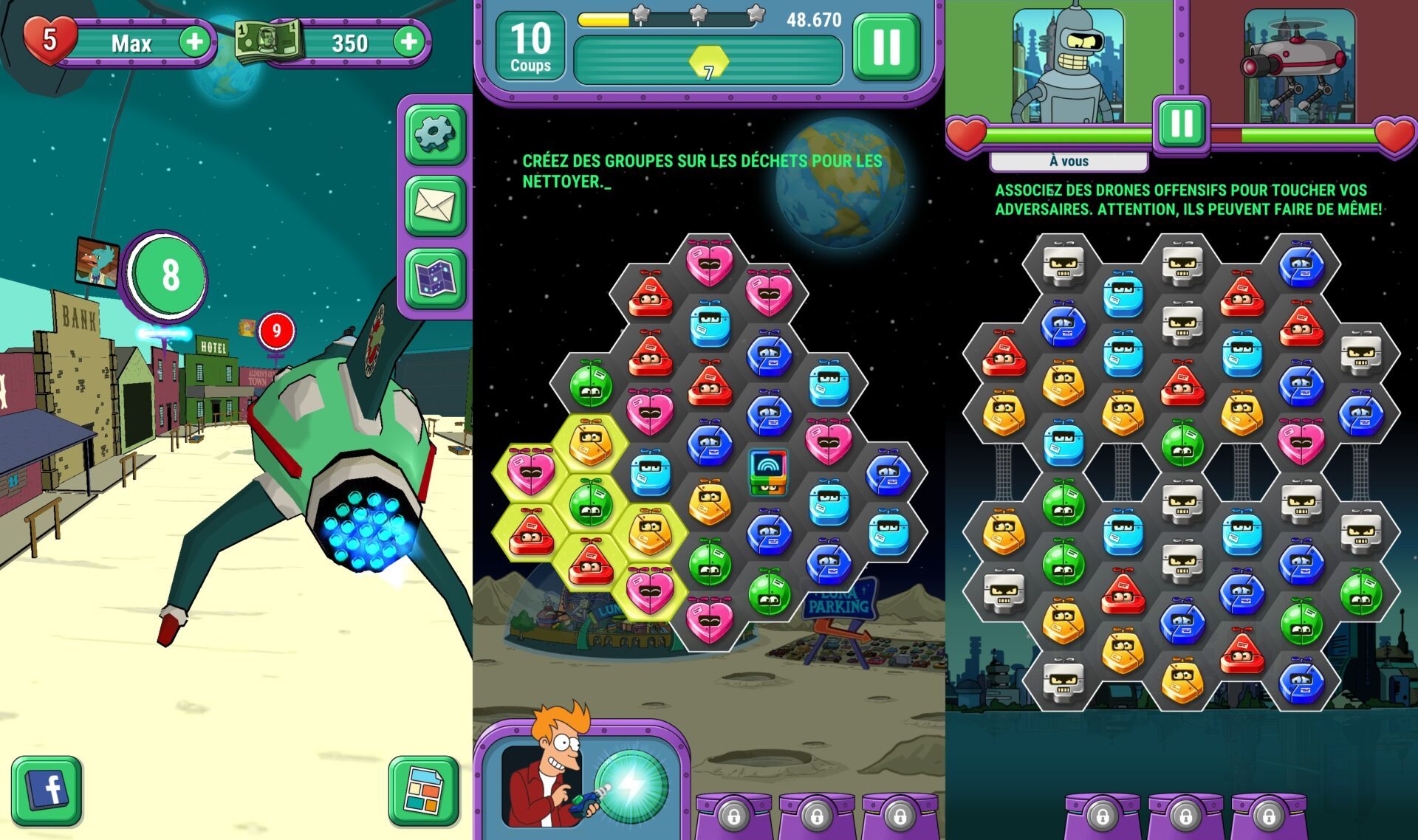
Task: Add more lives with the heart plus button
Action: coord(194,41)
